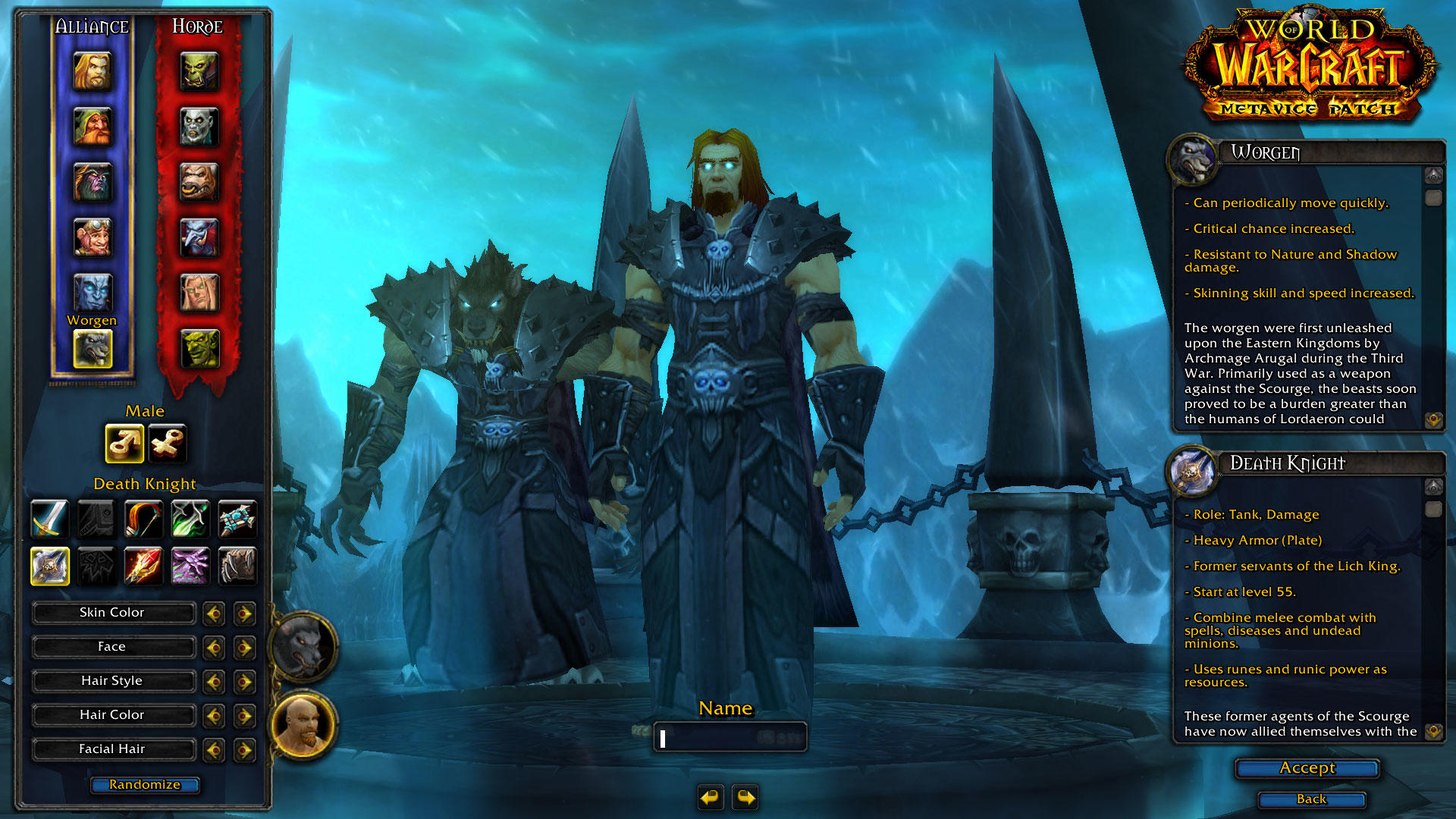Viewport: 1456px width, 819px height.
Task: Toggle the male gender symbol
Action: (x=124, y=443)
